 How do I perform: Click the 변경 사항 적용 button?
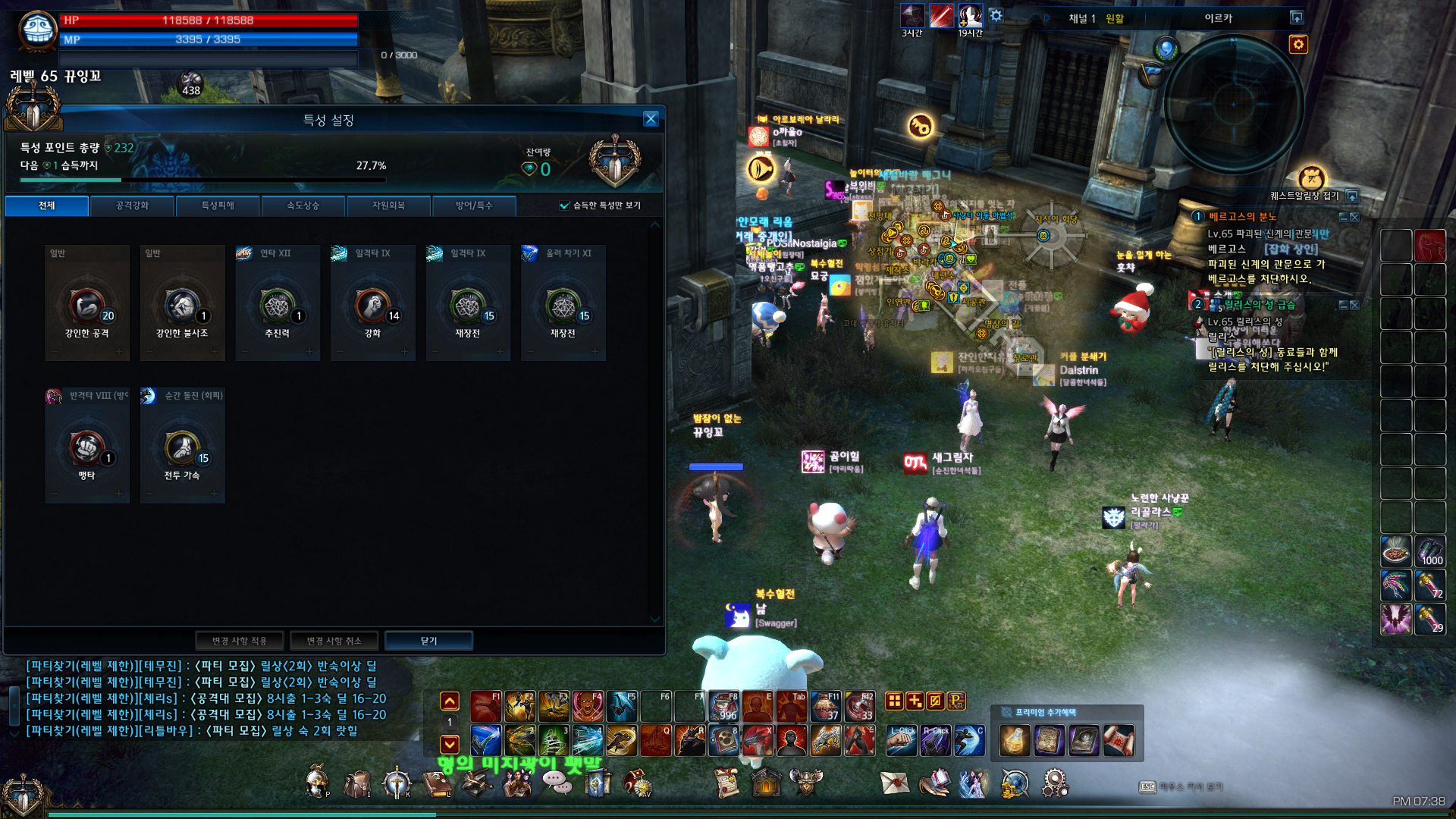tap(239, 641)
